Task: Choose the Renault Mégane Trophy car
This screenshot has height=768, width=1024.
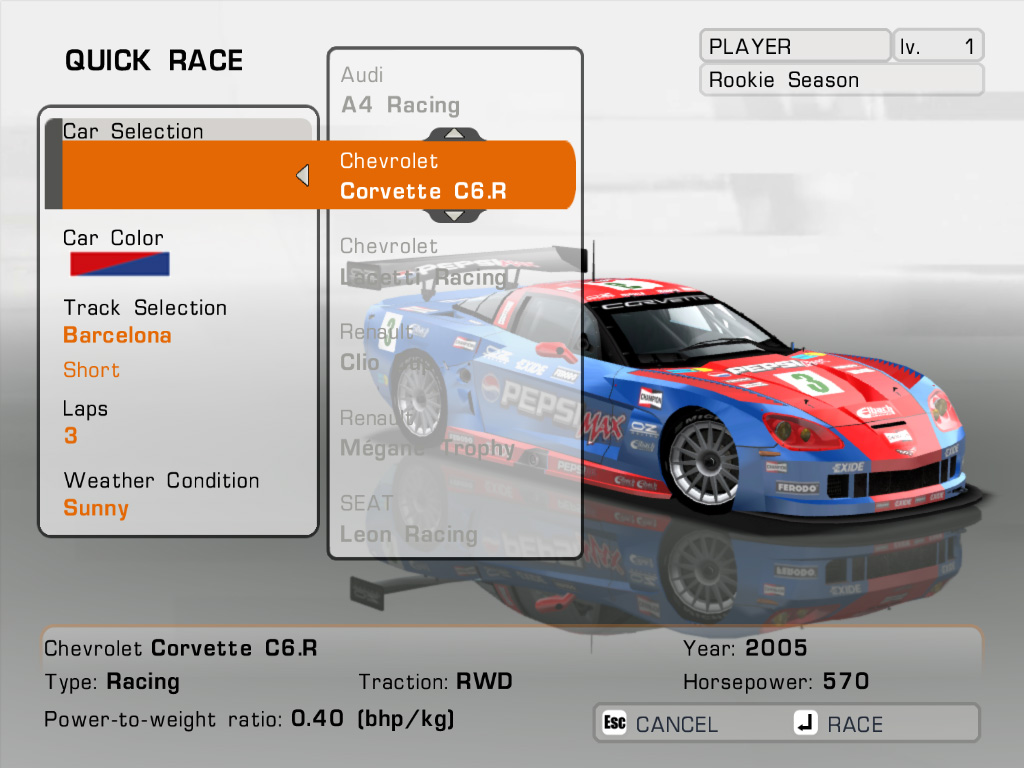Action: (426, 433)
